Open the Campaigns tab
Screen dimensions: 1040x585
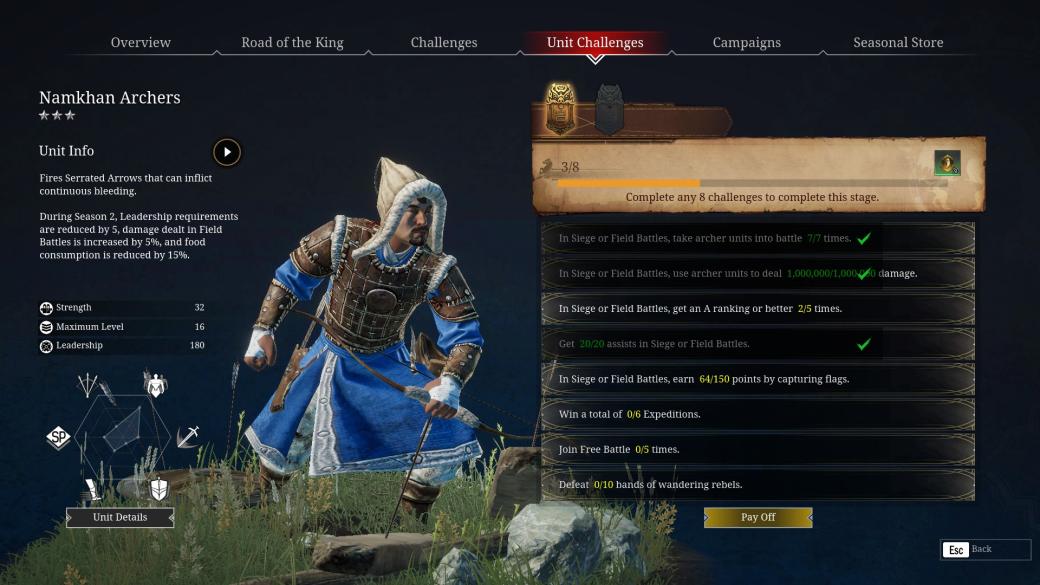(747, 42)
